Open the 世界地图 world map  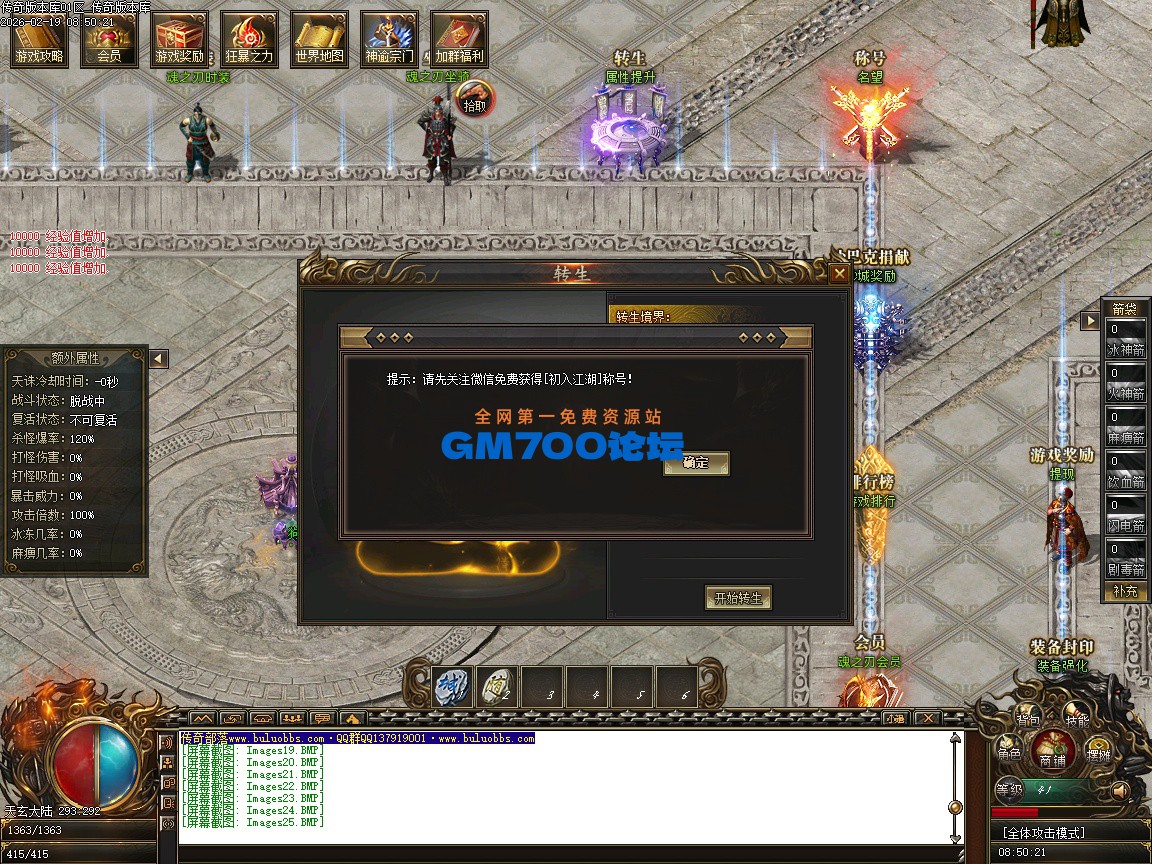(320, 40)
